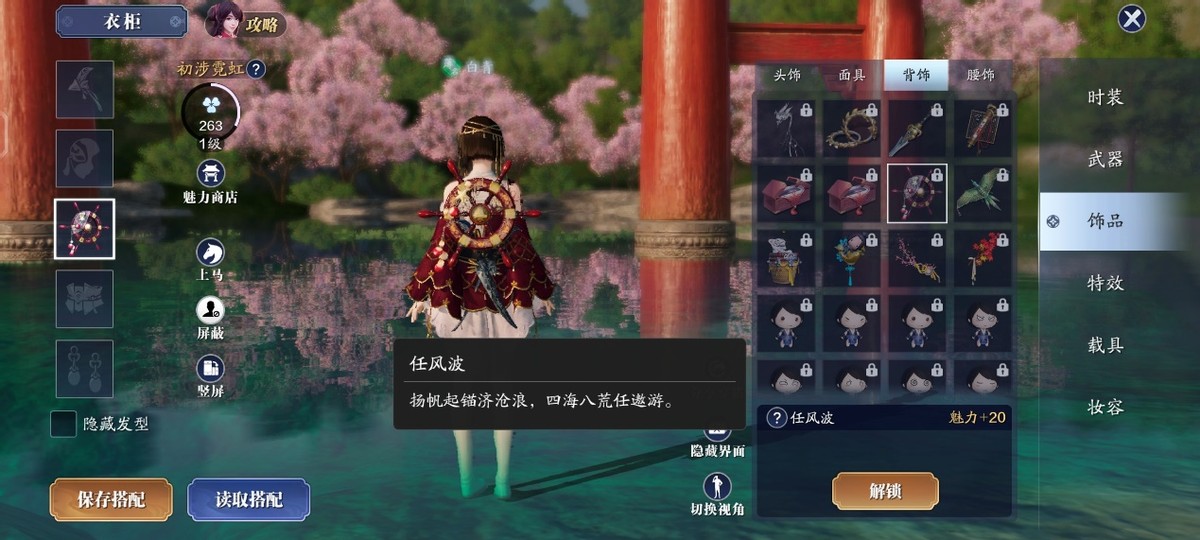Switch to portrait with 竖屏 icon
1200x540 pixels.
click(210, 369)
